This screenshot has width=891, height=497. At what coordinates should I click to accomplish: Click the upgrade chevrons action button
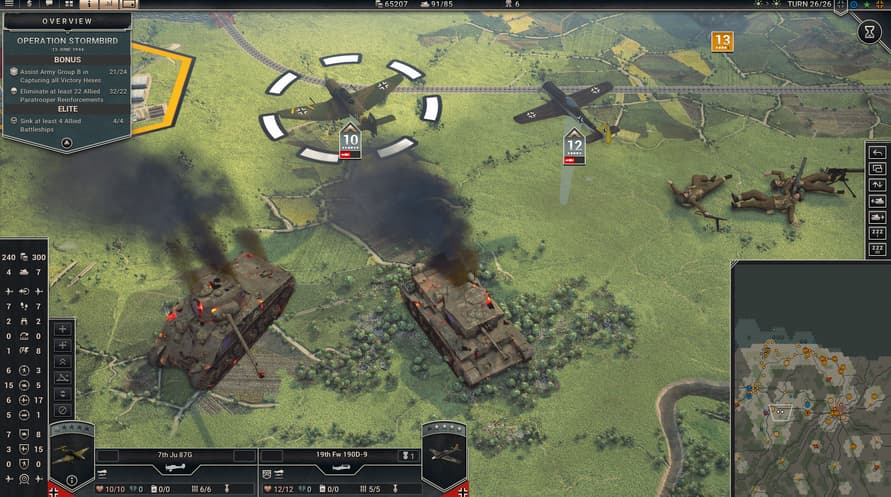pos(63,361)
